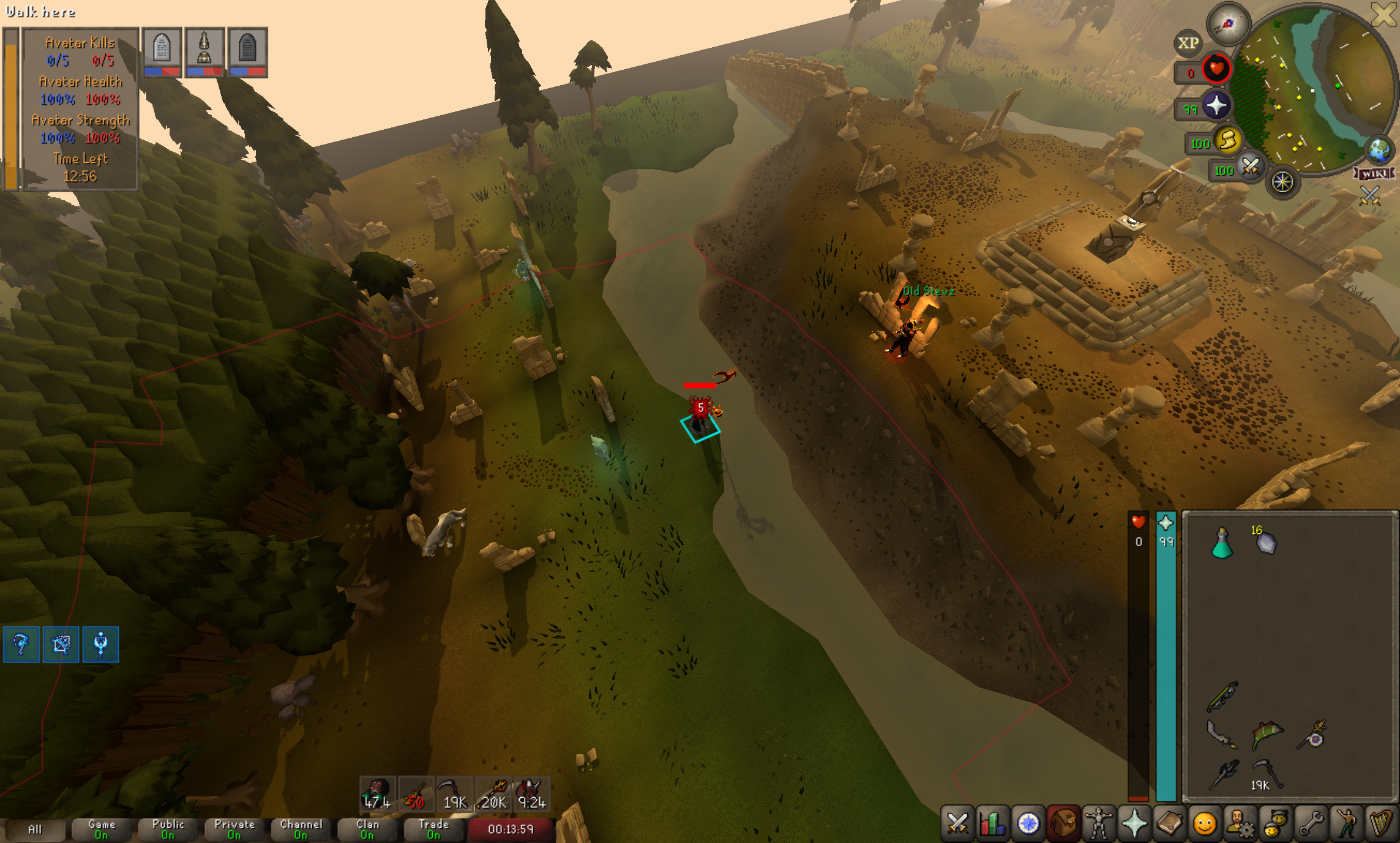Open the combat options tab
1400x843 pixels.
pyautogui.click(x=957, y=823)
